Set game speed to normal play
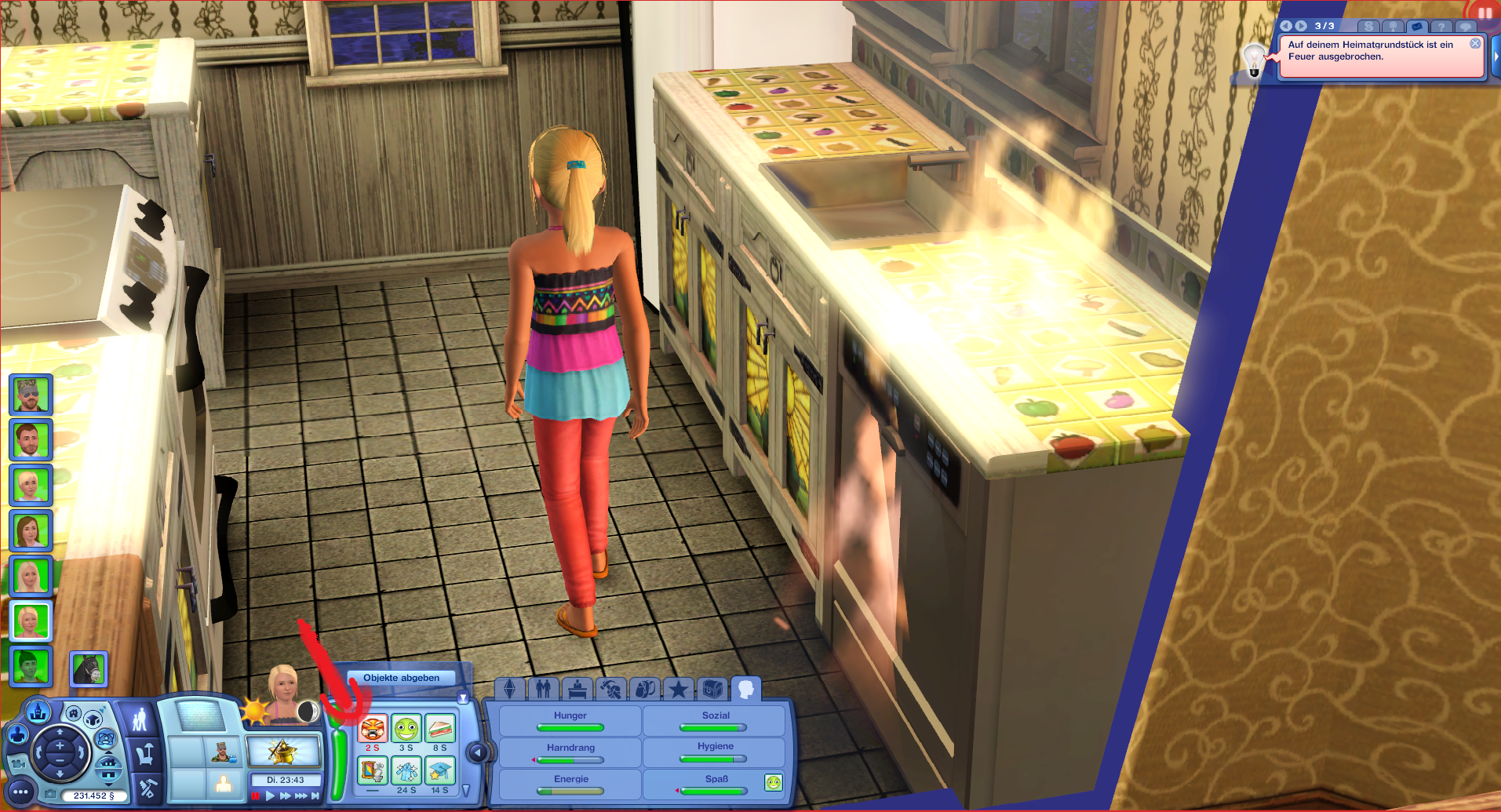The height and width of the screenshot is (812, 1501). point(271,796)
